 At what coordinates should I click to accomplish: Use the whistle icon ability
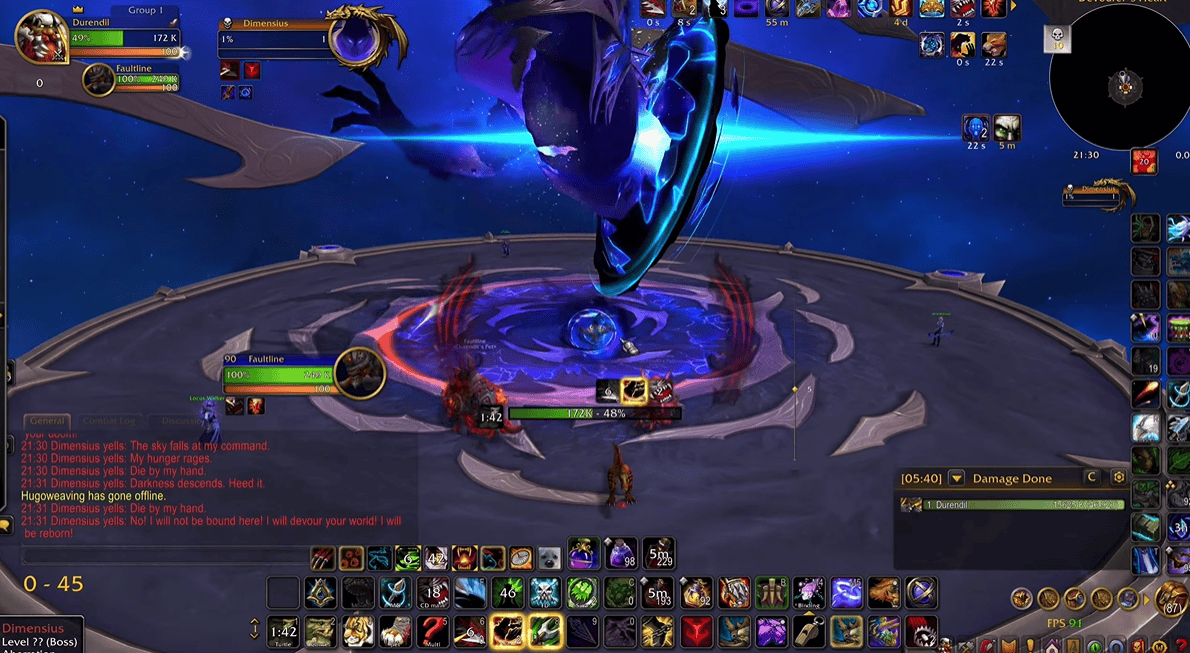[x=808, y=631]
